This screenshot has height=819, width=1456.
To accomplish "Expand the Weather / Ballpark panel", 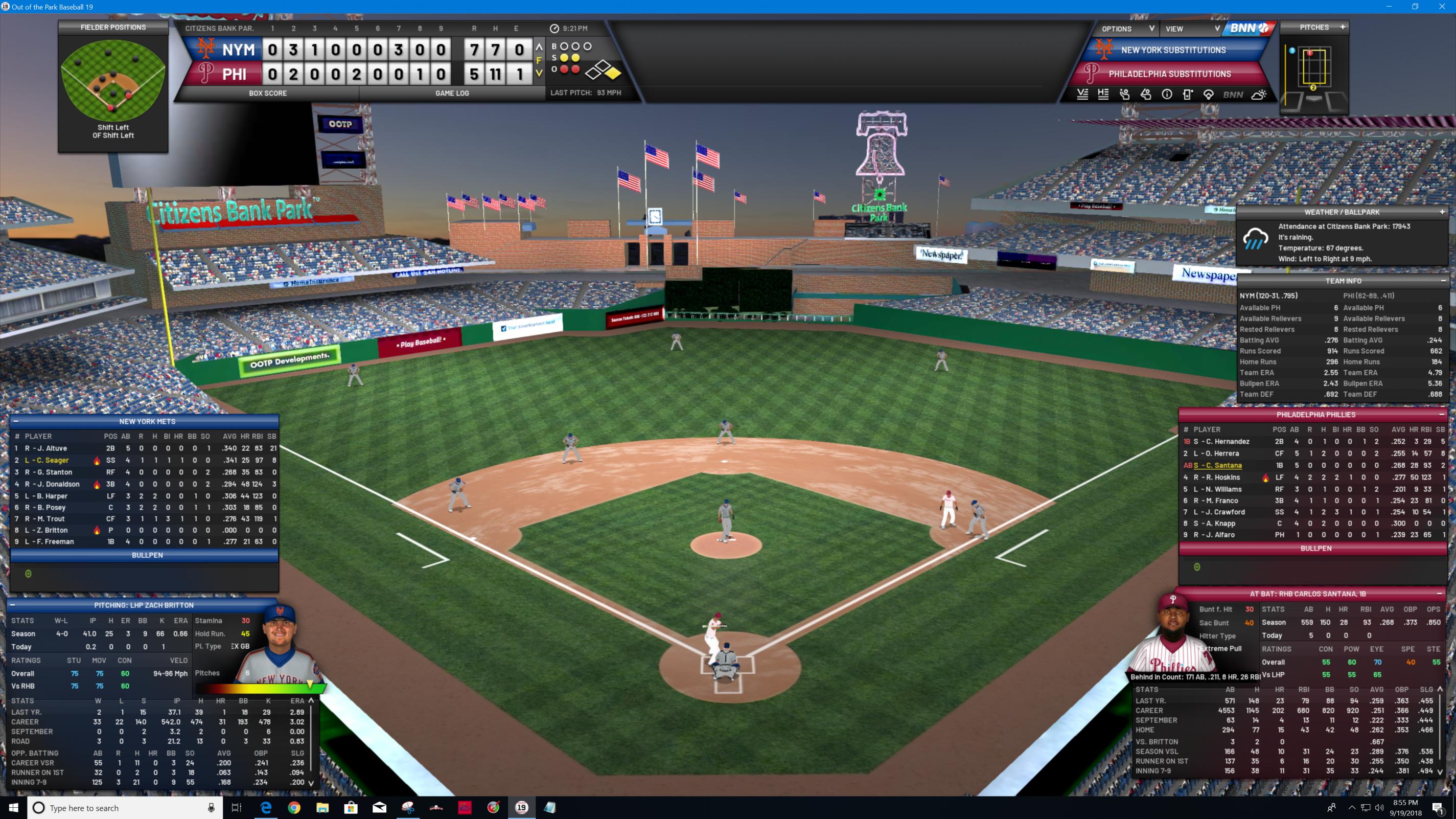I will pyautogui.click(x=1442, y=212).
